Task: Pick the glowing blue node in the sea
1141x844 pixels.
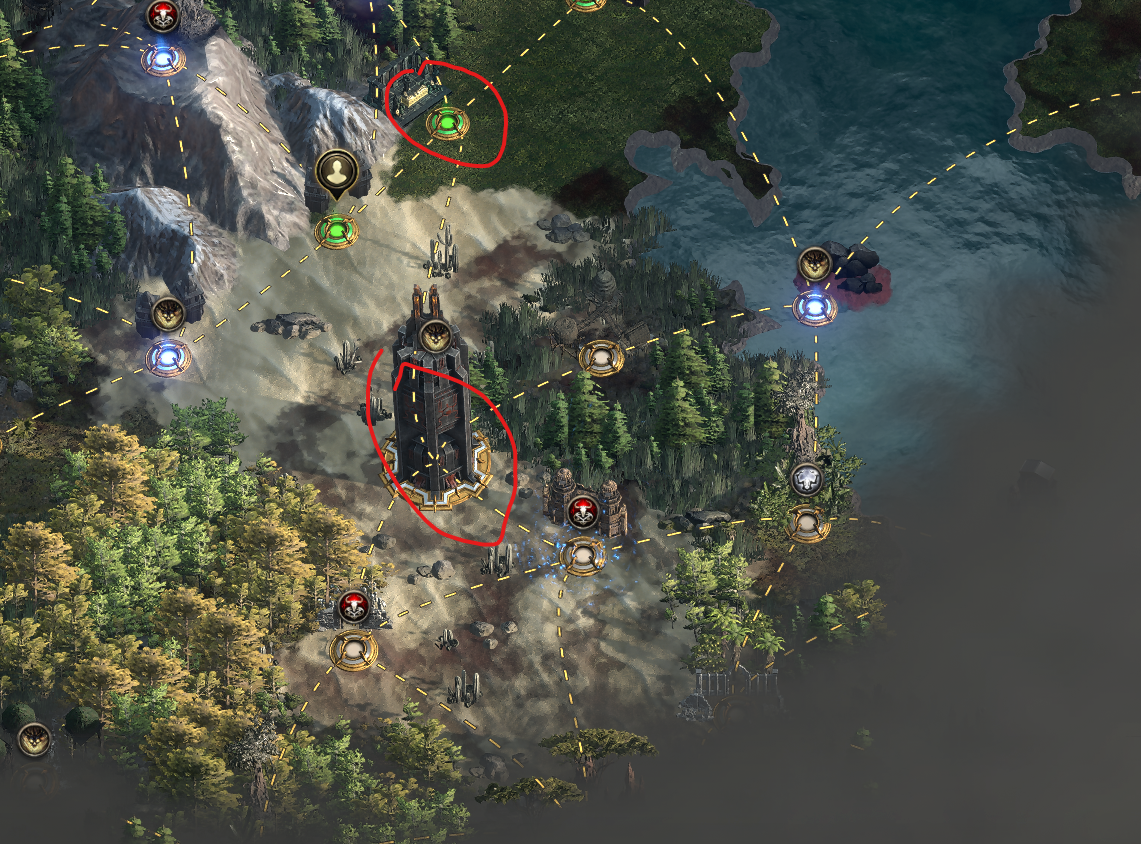Action: (815, 307)
